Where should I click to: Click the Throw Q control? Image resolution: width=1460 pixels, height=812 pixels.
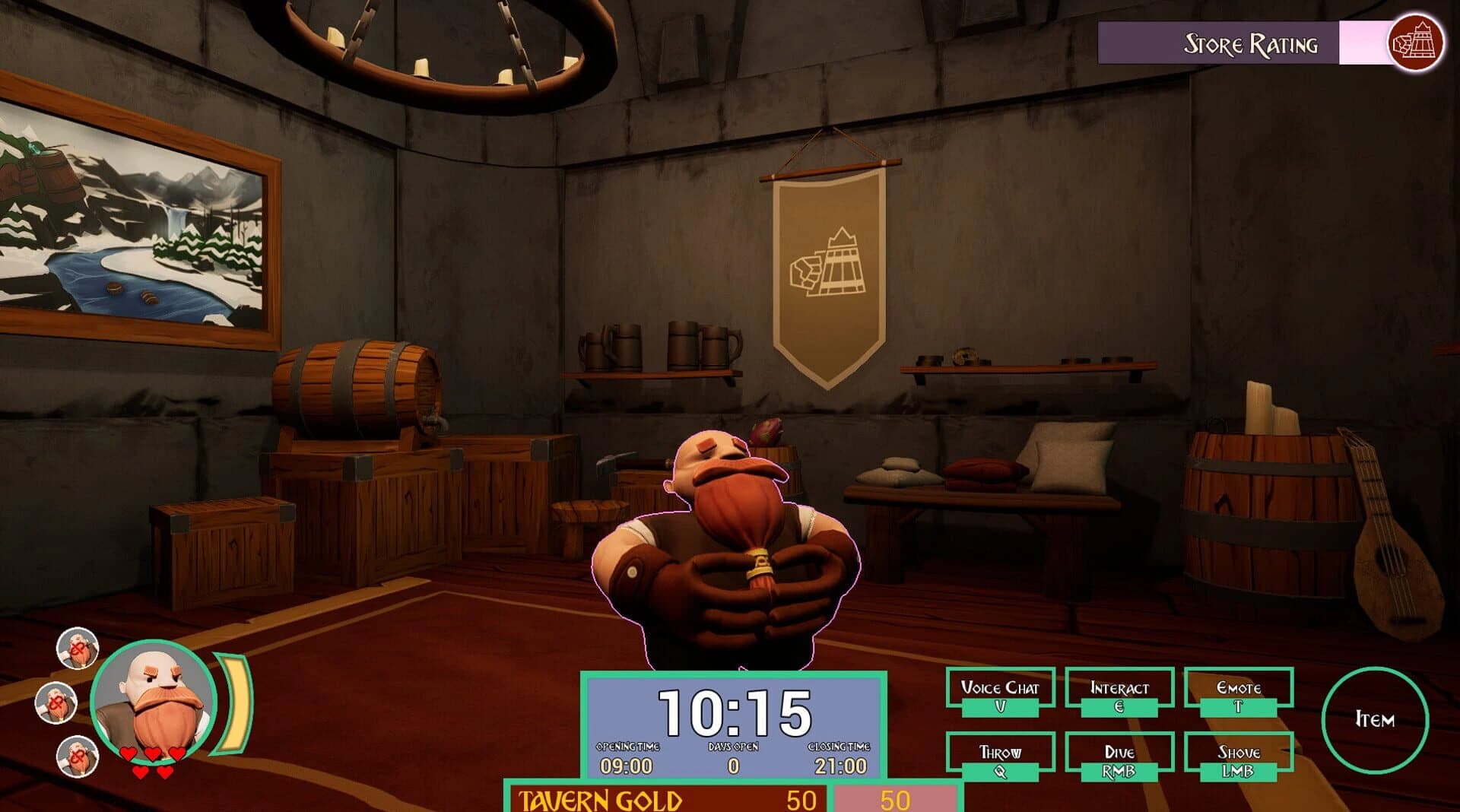coord(1000,757)
